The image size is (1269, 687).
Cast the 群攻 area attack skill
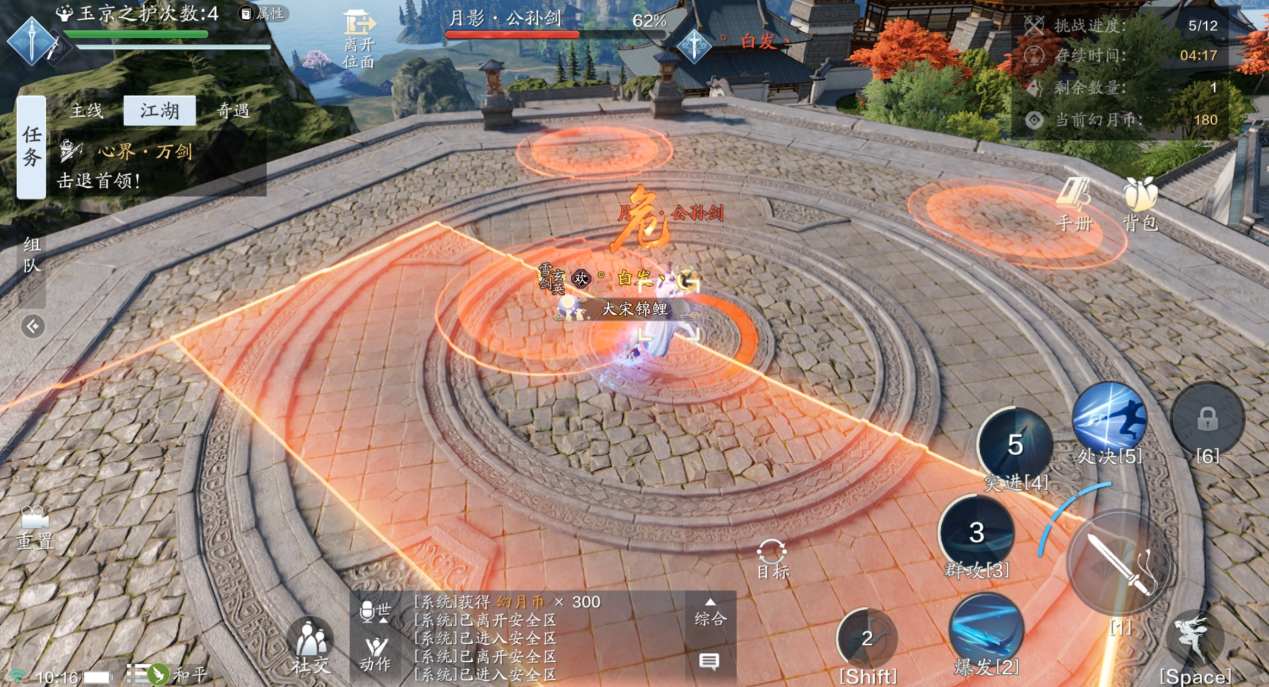[977, 533]
